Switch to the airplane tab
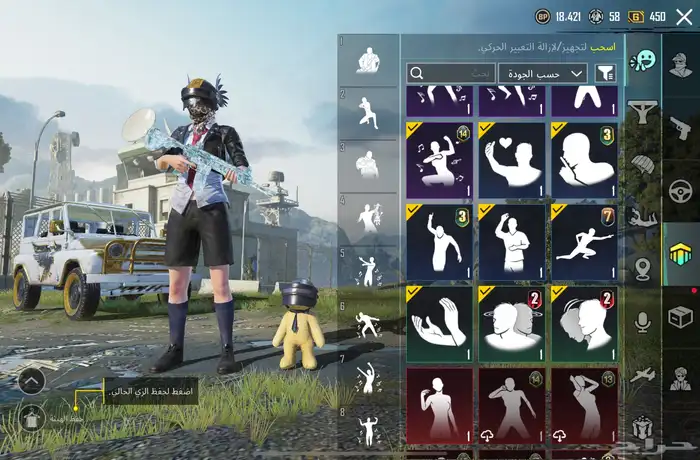700x460 pixels. coord(643,373)
